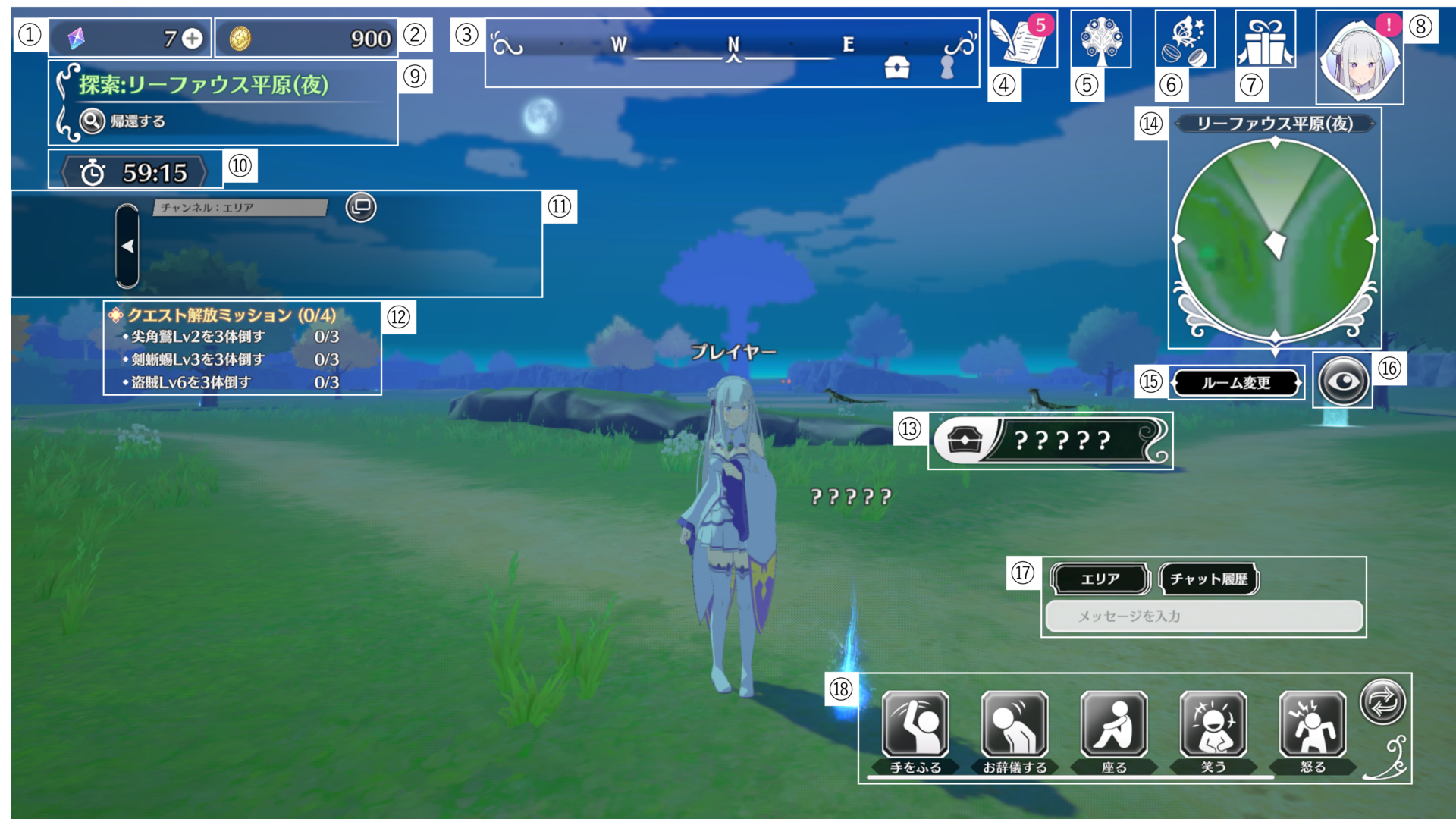Image resolution: width=1456 pixels, height=819 pixels.
Task: Open the chat window popup icon
Action: pos(361,207)
